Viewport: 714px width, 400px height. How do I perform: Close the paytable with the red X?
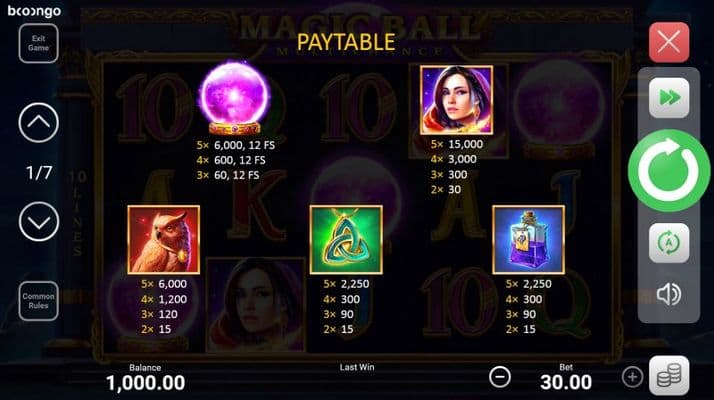pyautogui.click(x=669, y=43)
